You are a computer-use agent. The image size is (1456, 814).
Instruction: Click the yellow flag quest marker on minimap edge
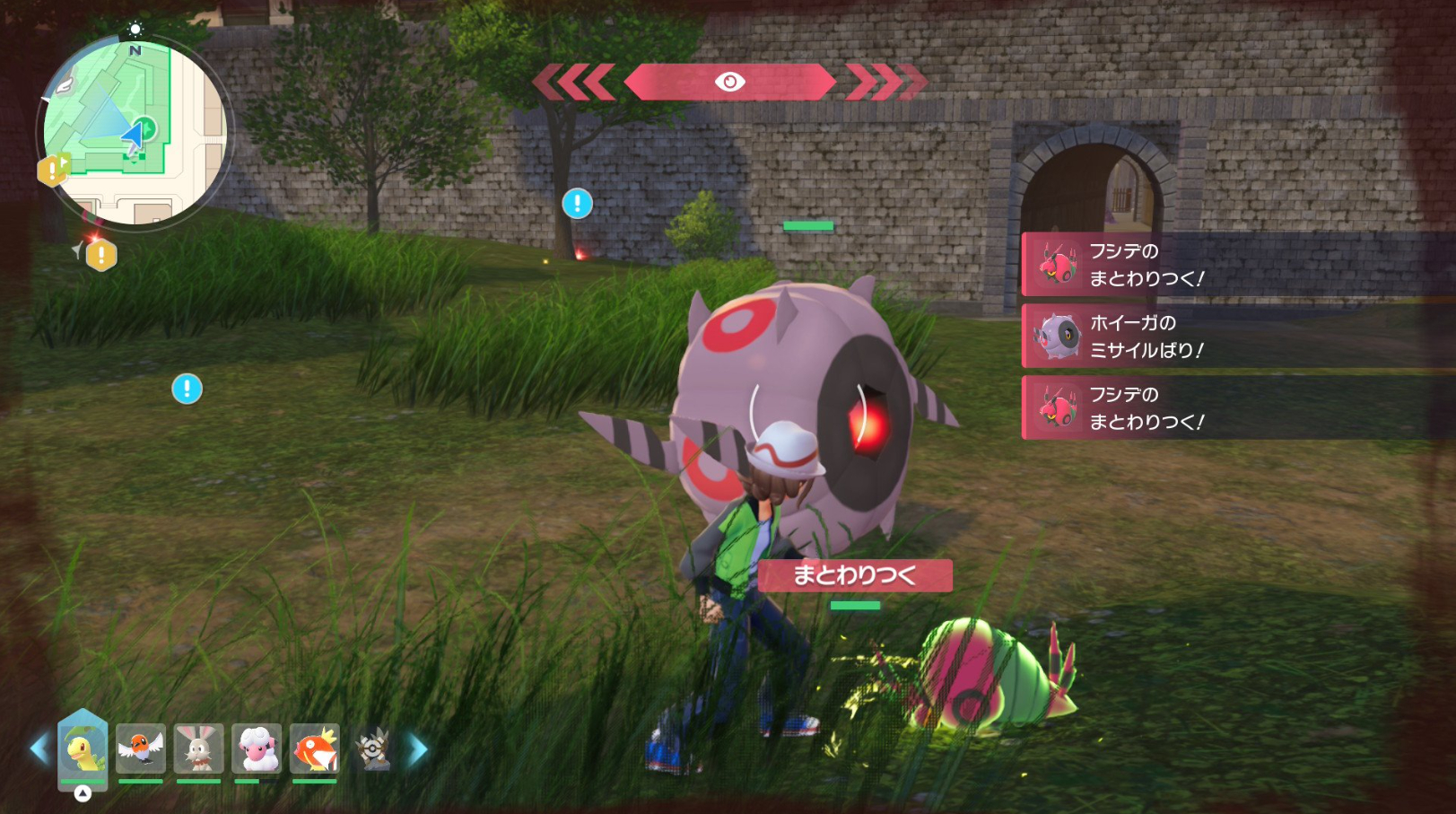tap(53, 169)
